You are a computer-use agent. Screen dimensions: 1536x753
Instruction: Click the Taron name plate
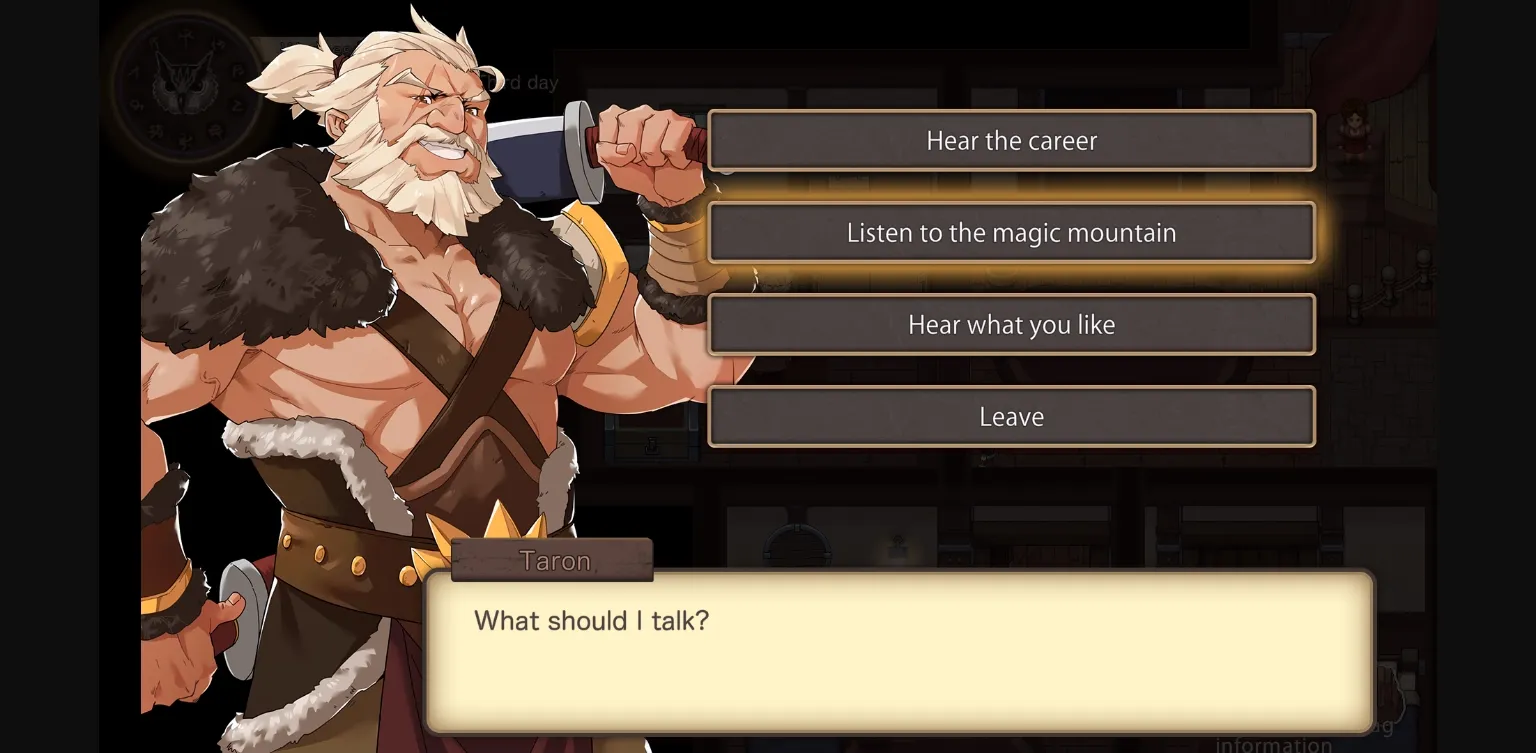552,560
